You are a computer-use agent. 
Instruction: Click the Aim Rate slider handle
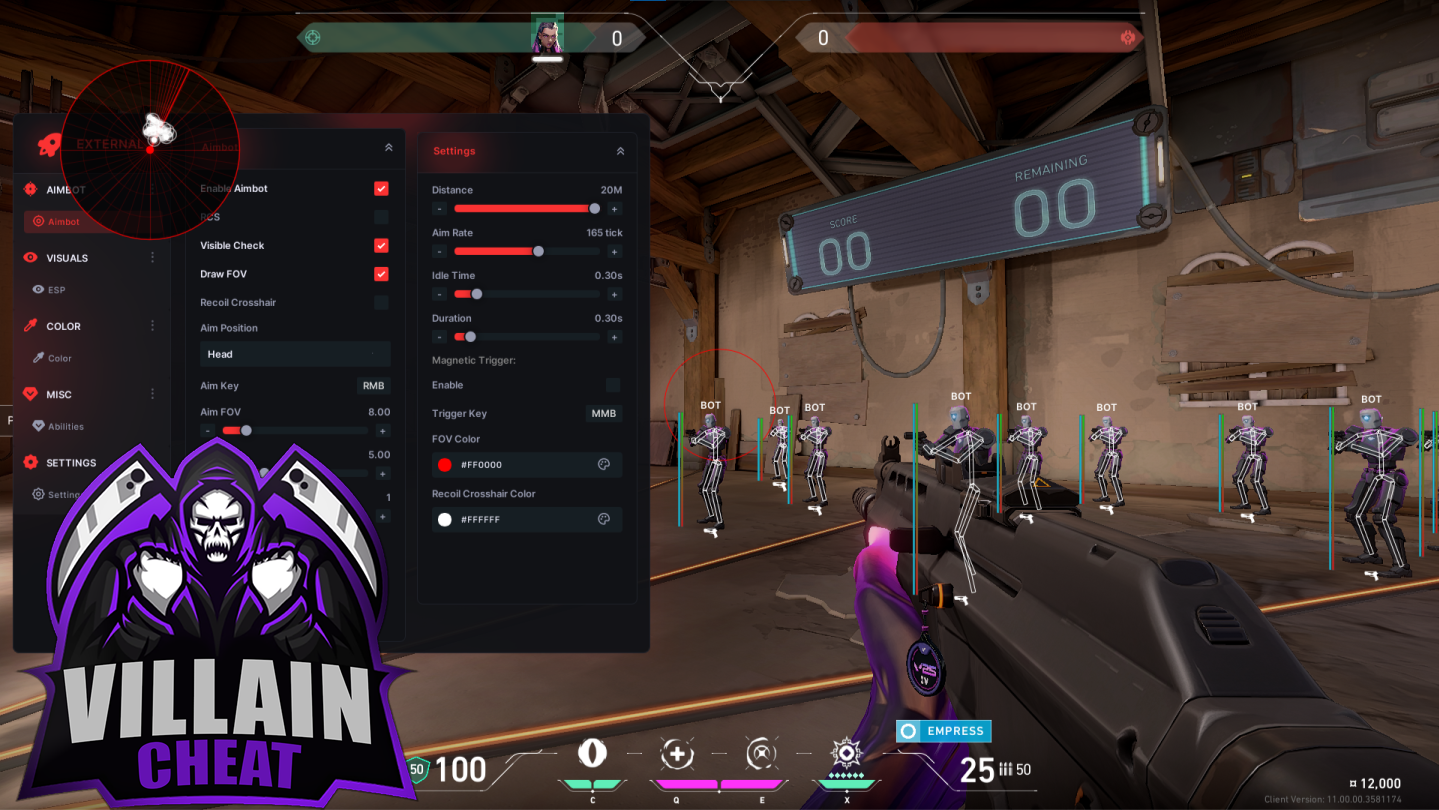[538, 252]
